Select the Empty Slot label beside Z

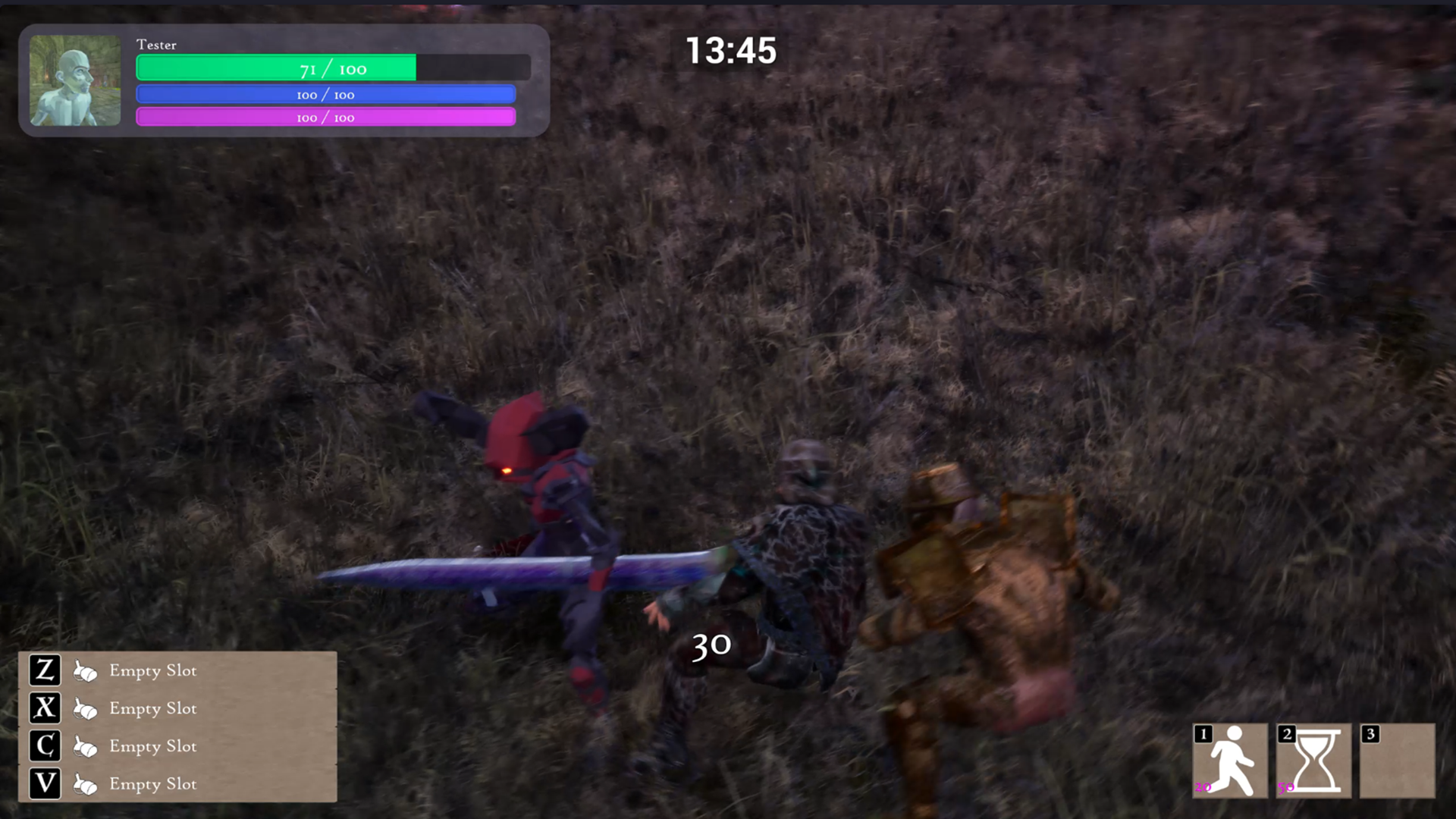[152, 671]
